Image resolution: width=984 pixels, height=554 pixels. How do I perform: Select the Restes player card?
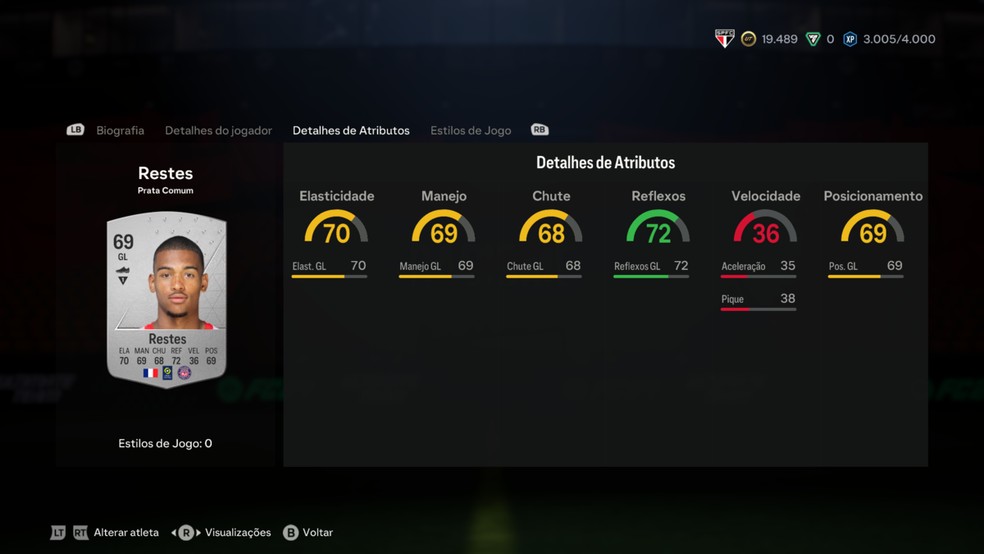(x=167, y=300)
